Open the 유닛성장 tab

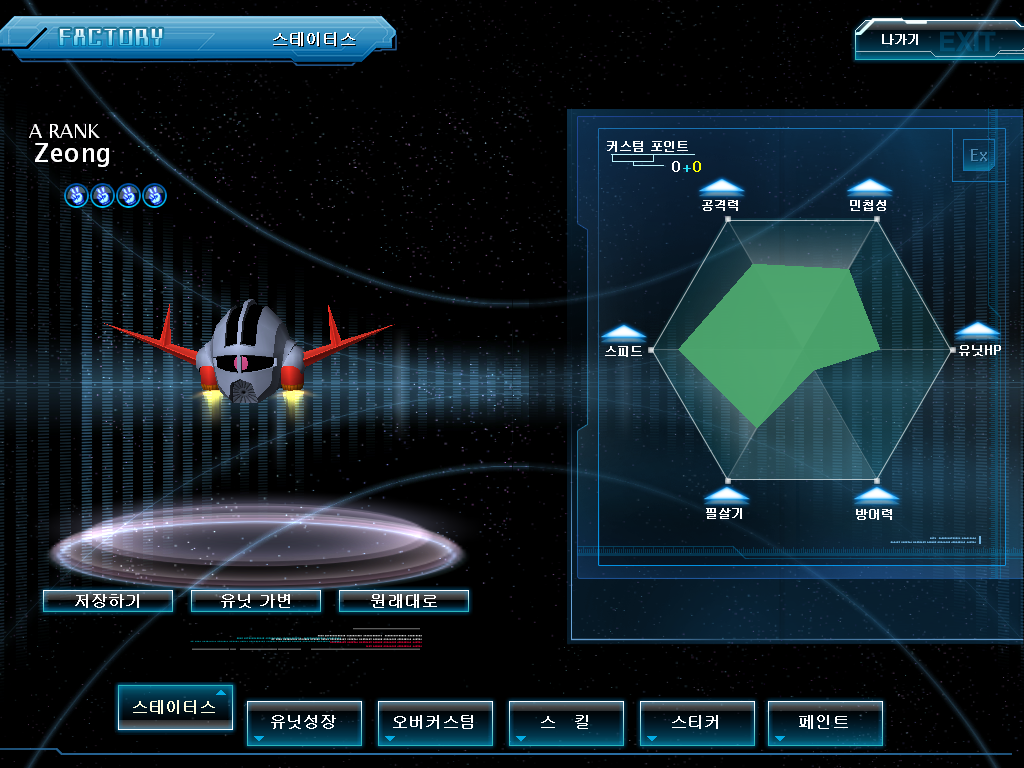coord(304,722)
